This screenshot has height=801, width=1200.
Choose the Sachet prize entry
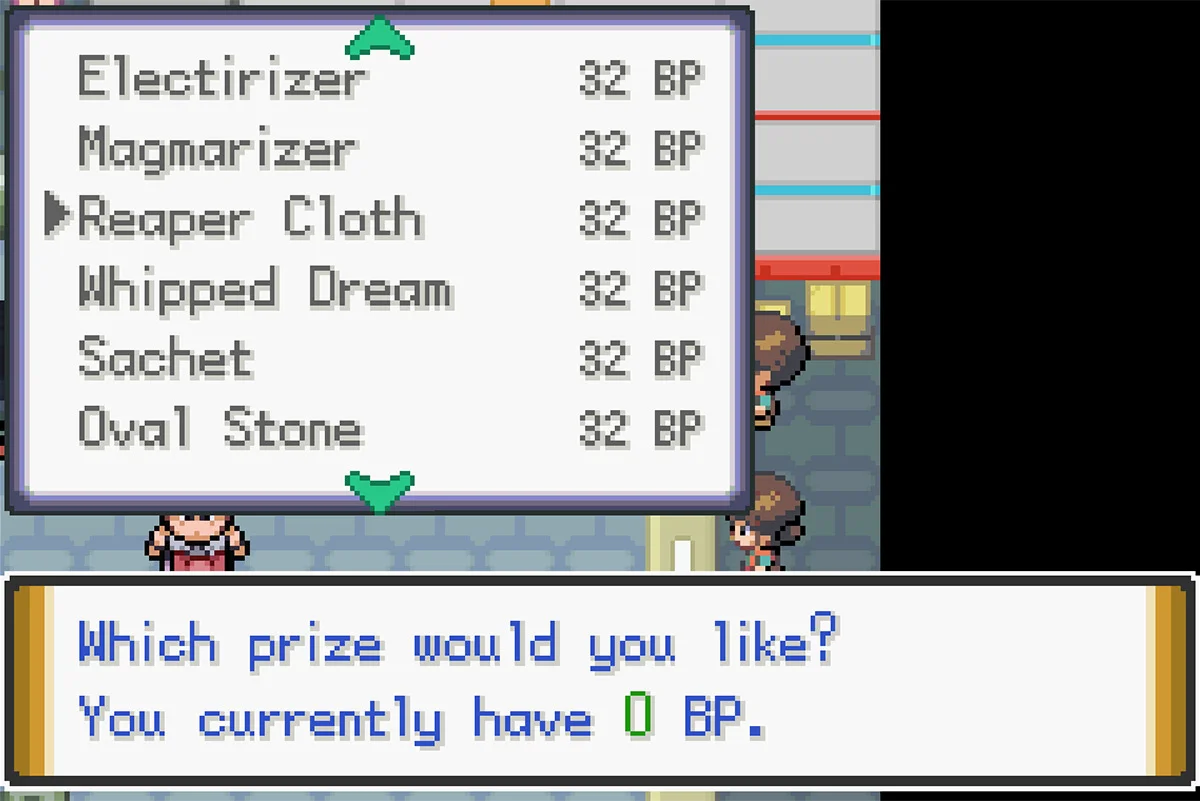tap(166, 358)
